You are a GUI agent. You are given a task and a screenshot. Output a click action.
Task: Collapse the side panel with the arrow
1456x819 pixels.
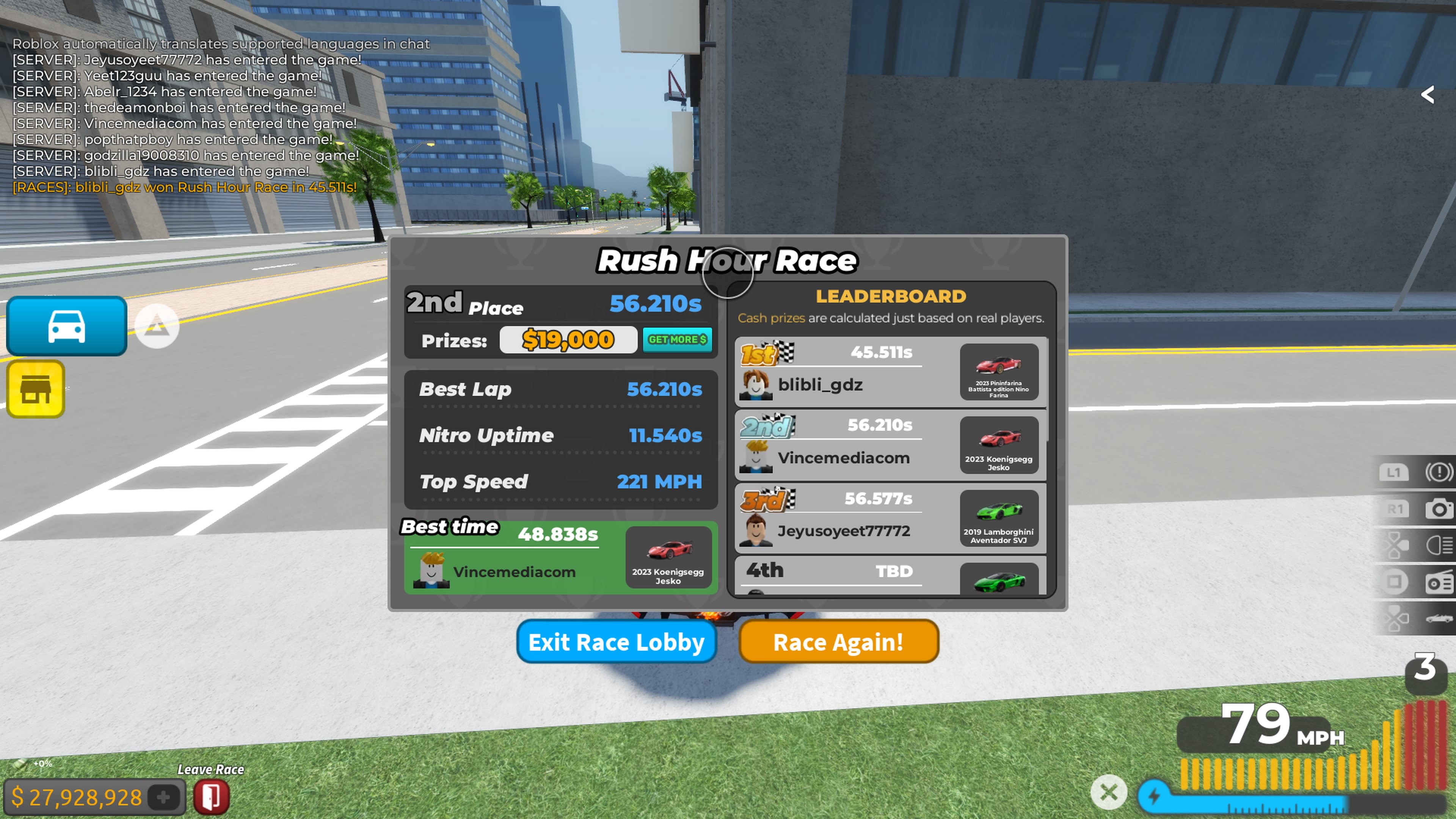pyautogui.click(x=1428, y=94)
